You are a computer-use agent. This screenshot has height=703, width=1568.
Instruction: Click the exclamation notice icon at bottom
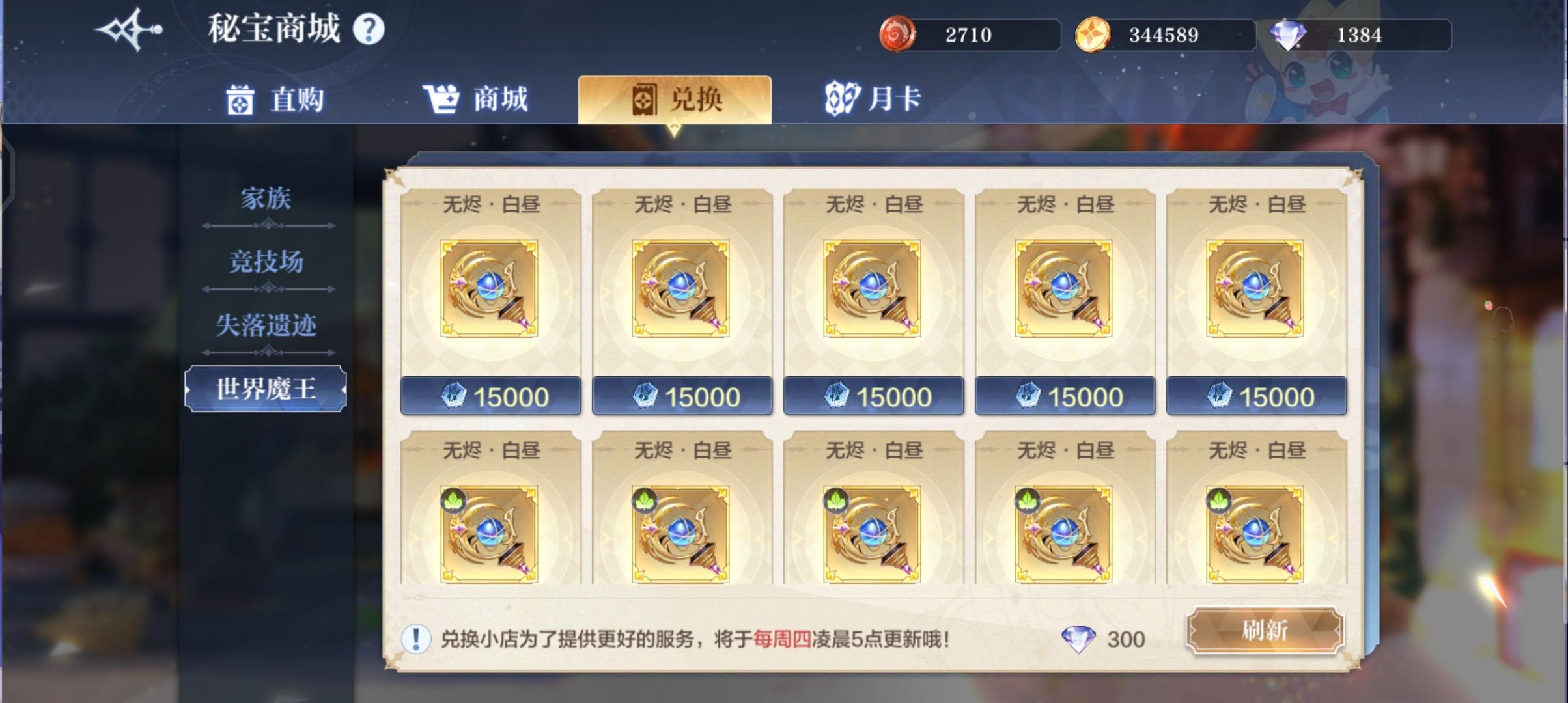click(415, 639)
